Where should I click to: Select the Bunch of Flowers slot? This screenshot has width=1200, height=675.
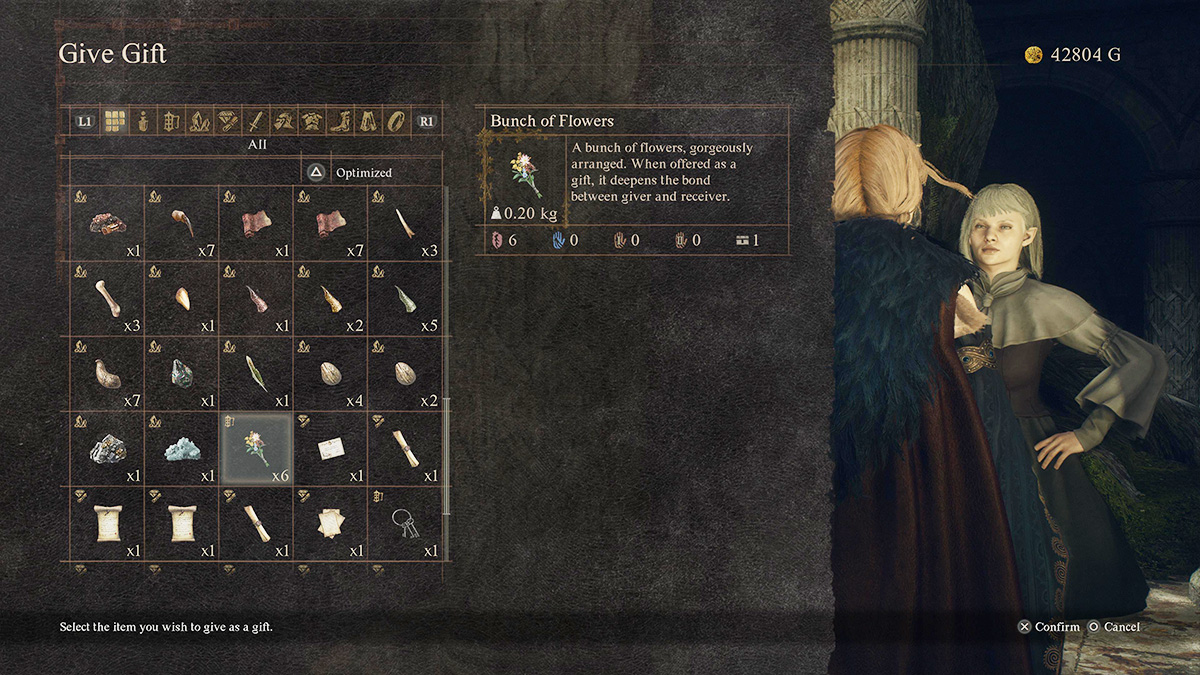[x=256, y=449]
